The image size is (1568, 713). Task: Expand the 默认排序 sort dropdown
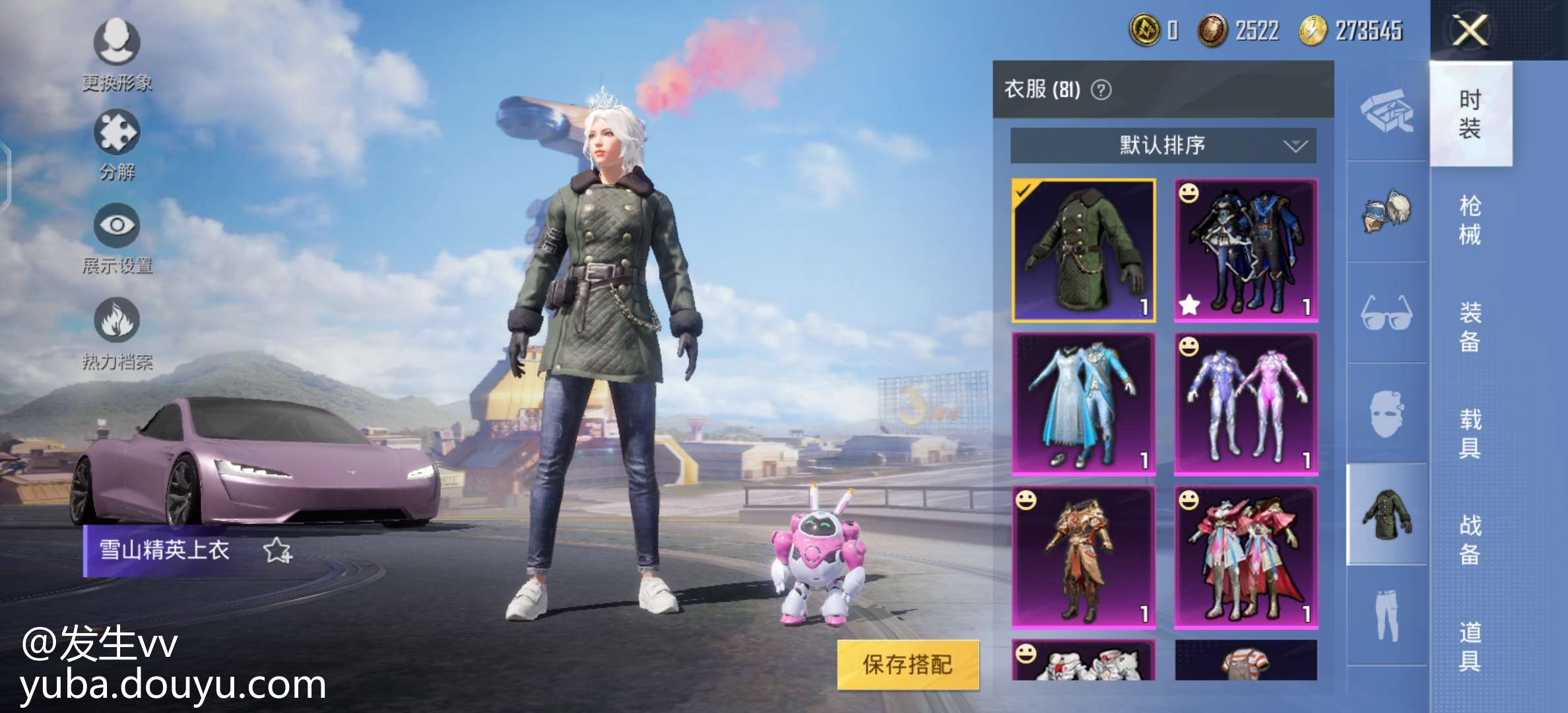point(1163,145)
